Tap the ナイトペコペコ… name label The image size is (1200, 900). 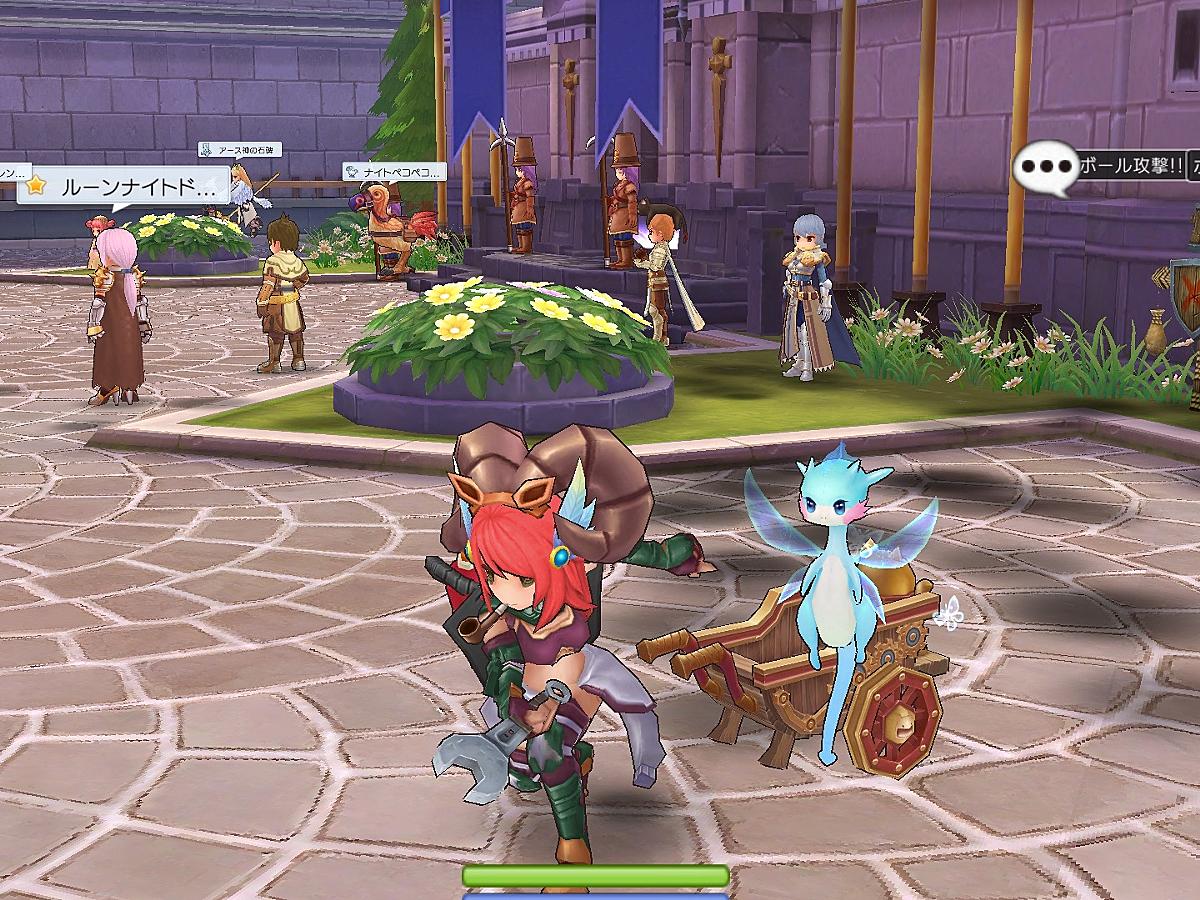[394, 172]
